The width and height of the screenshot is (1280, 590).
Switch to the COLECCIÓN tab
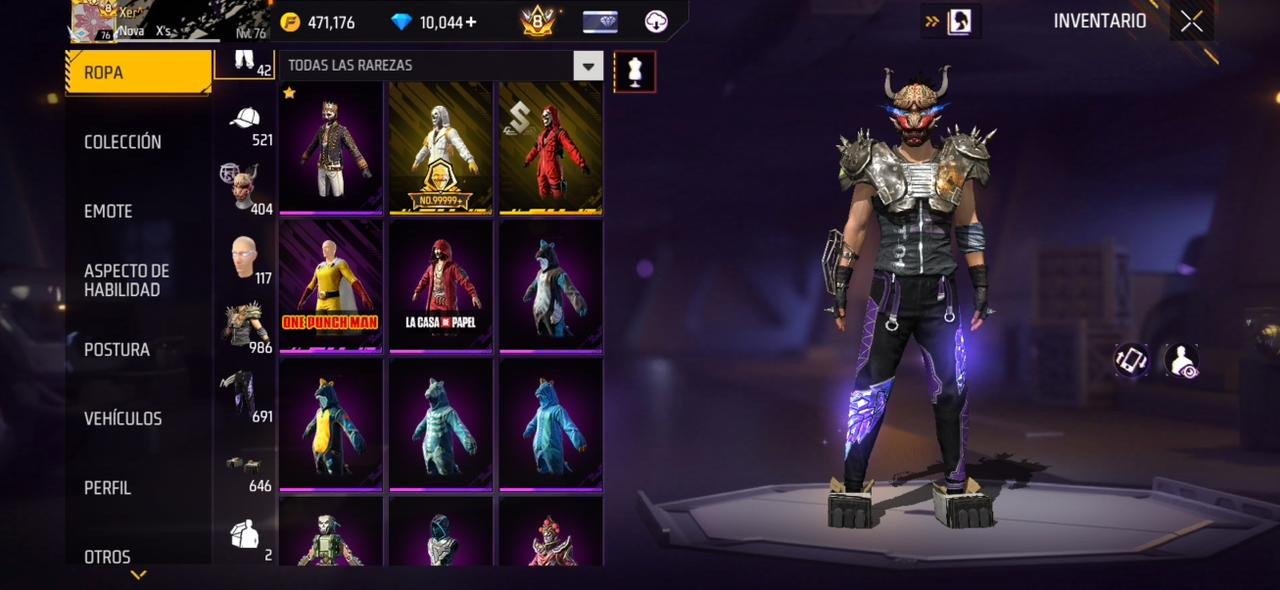122,142
